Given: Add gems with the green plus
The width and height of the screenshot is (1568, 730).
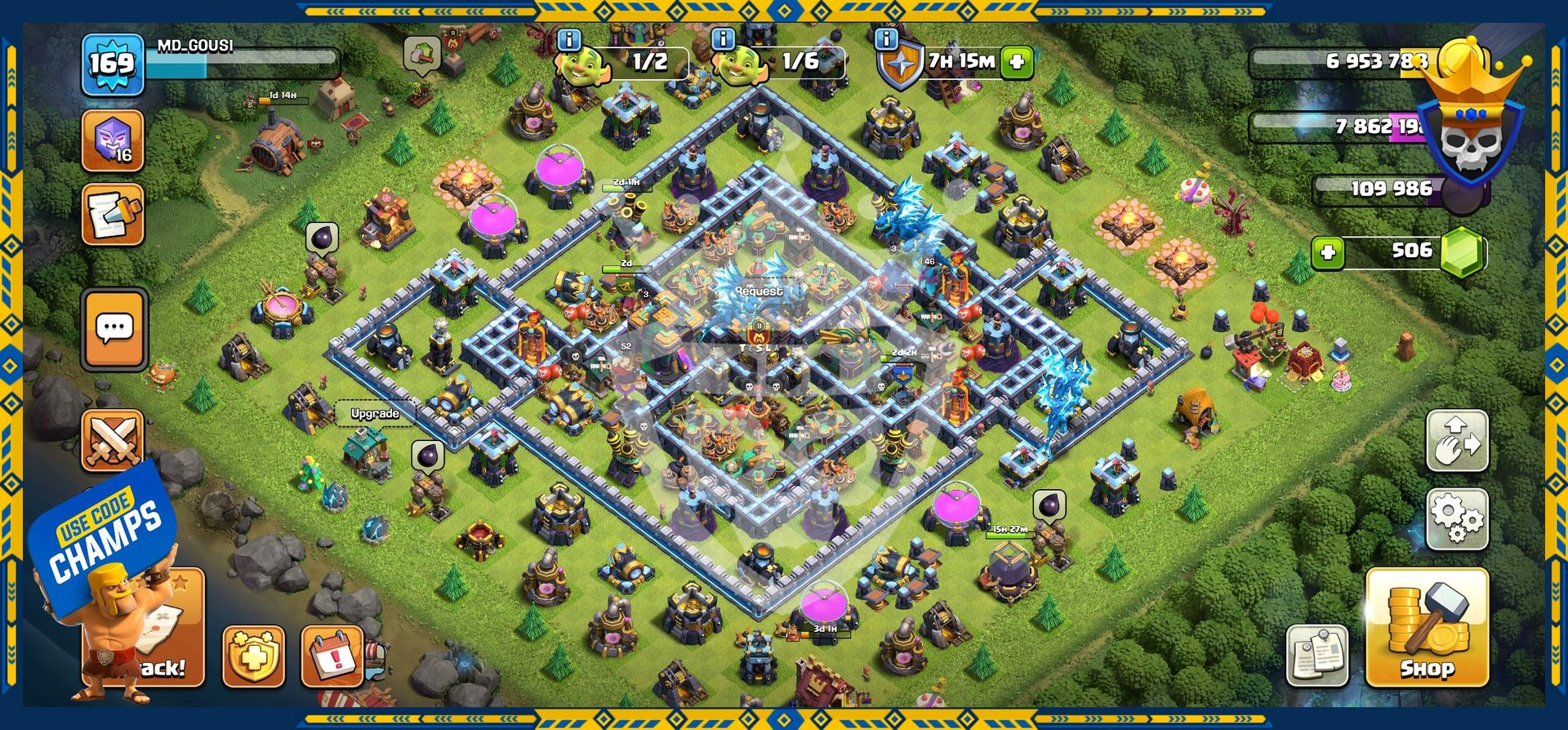Looking at the screenshot, I should point(1328,252).
